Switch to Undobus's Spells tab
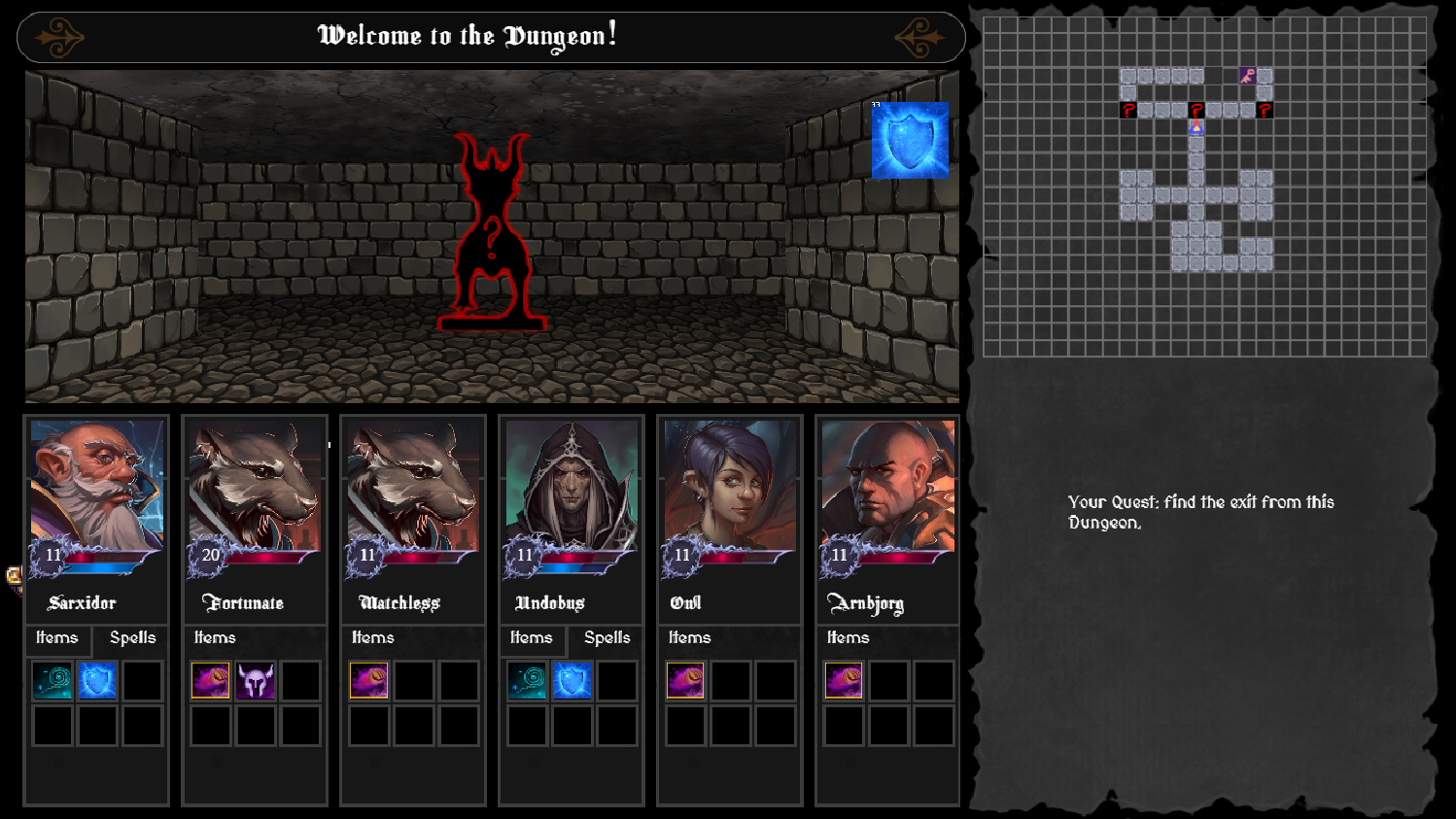The height and width of the screenshot is (819, 1456). click(x=607, y=638)
